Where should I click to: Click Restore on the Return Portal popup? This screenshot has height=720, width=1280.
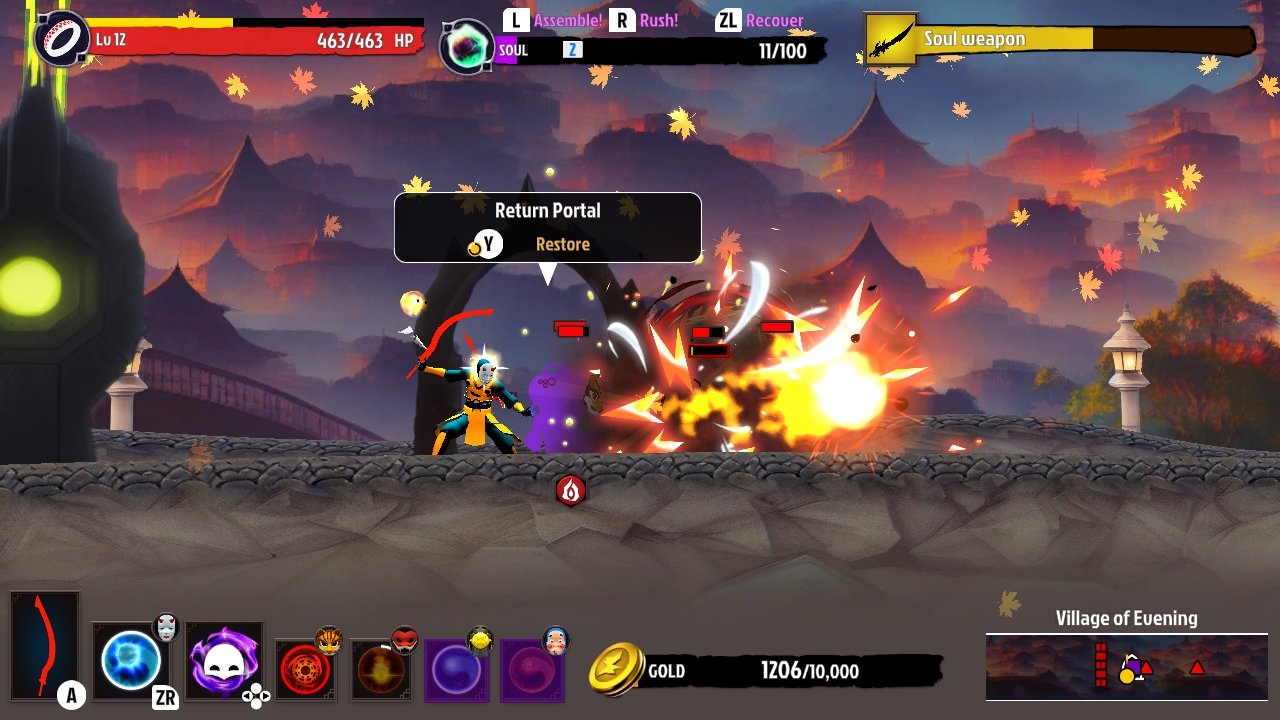pos(562,243)
